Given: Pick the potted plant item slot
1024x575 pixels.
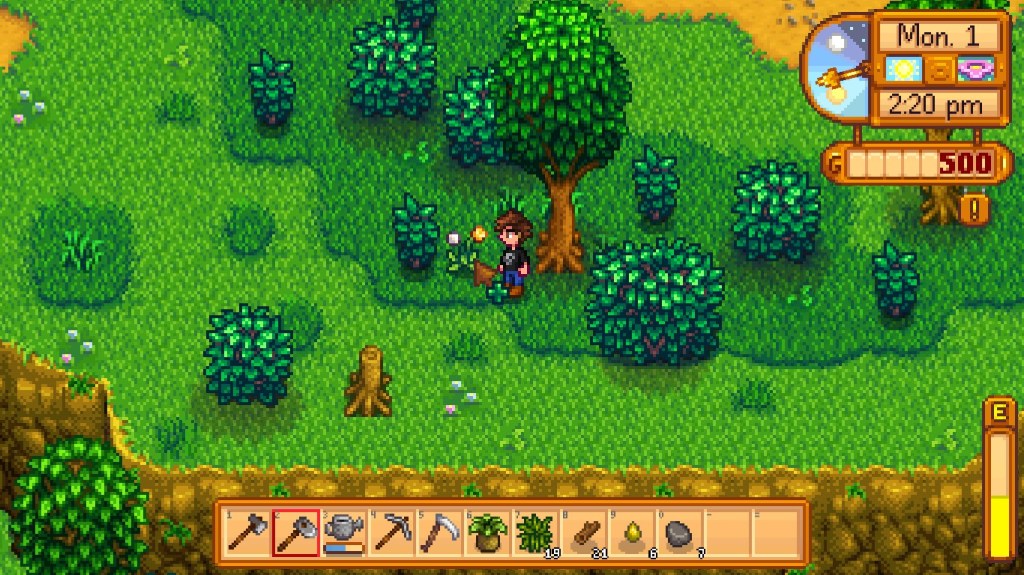Looking at the screenshot, I should click(x=487, y=533).
